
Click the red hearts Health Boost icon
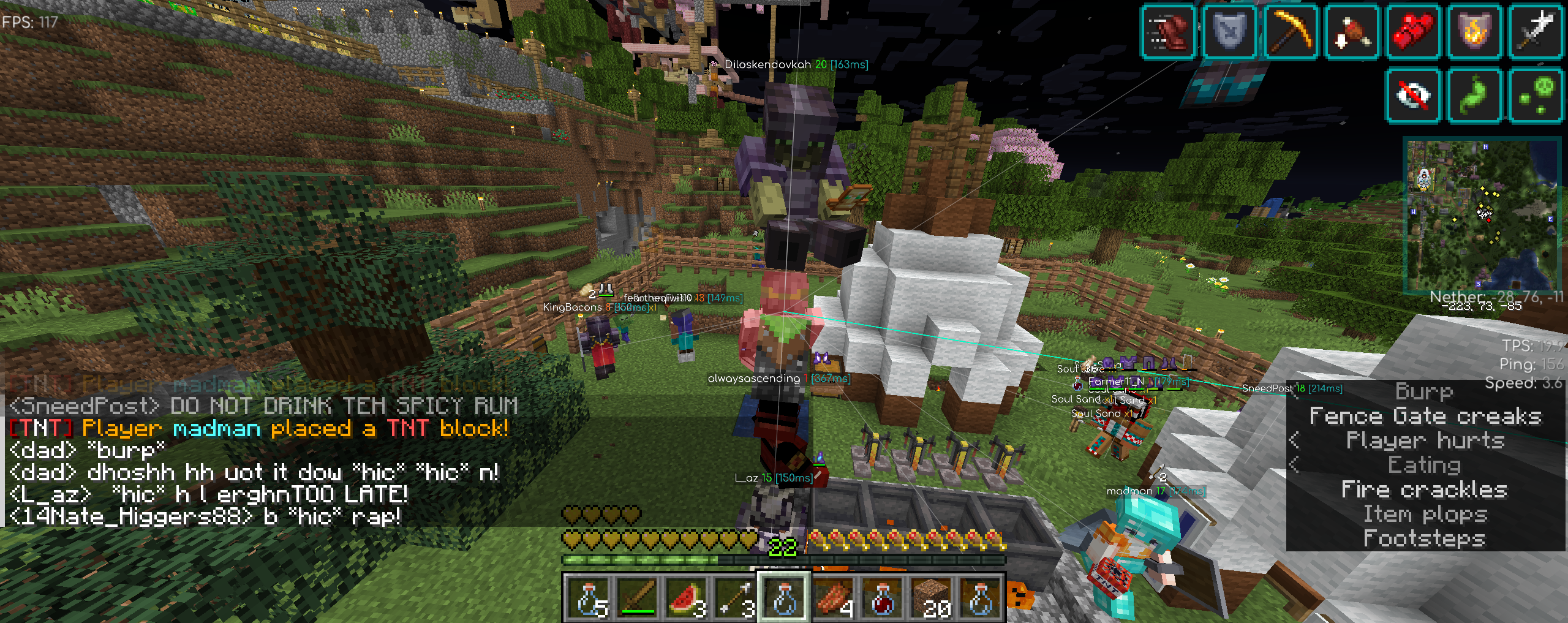pos(1414,32)
